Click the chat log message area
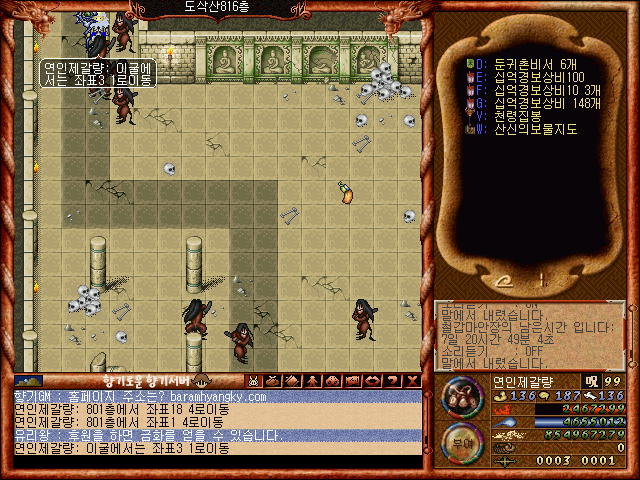This screenshot has height=480, width=640. coord(215,422)
